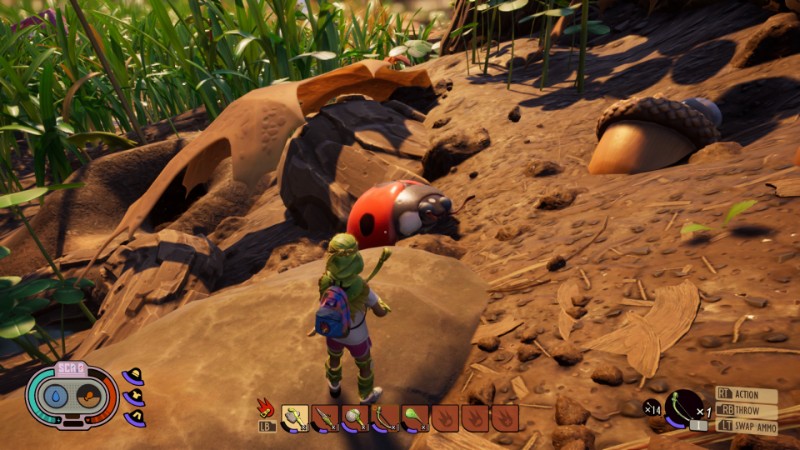
Task: Click the equipped bow weapon circle
Action: tap(684, 408)
